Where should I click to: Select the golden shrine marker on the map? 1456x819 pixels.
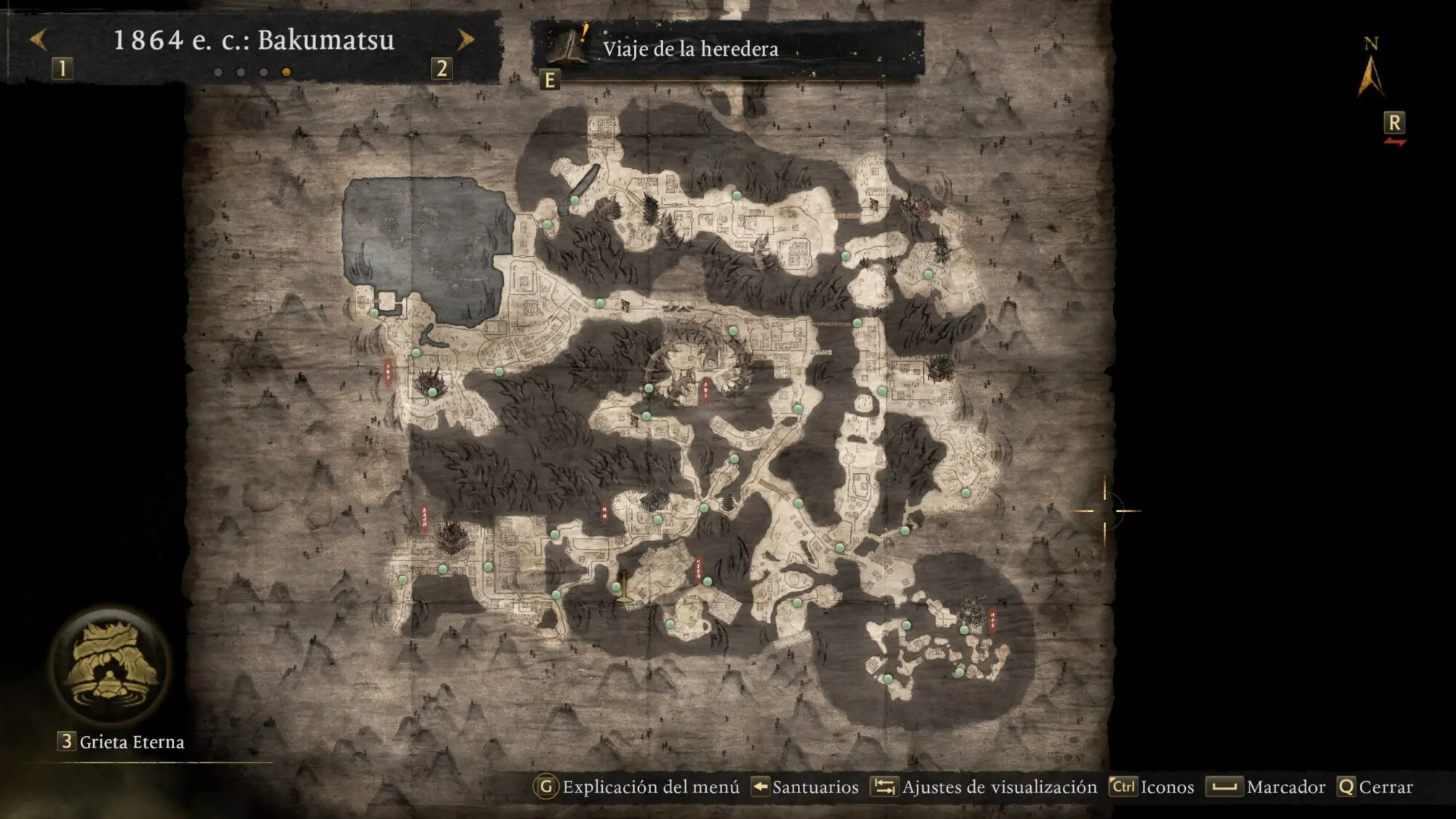pos(622,587)
